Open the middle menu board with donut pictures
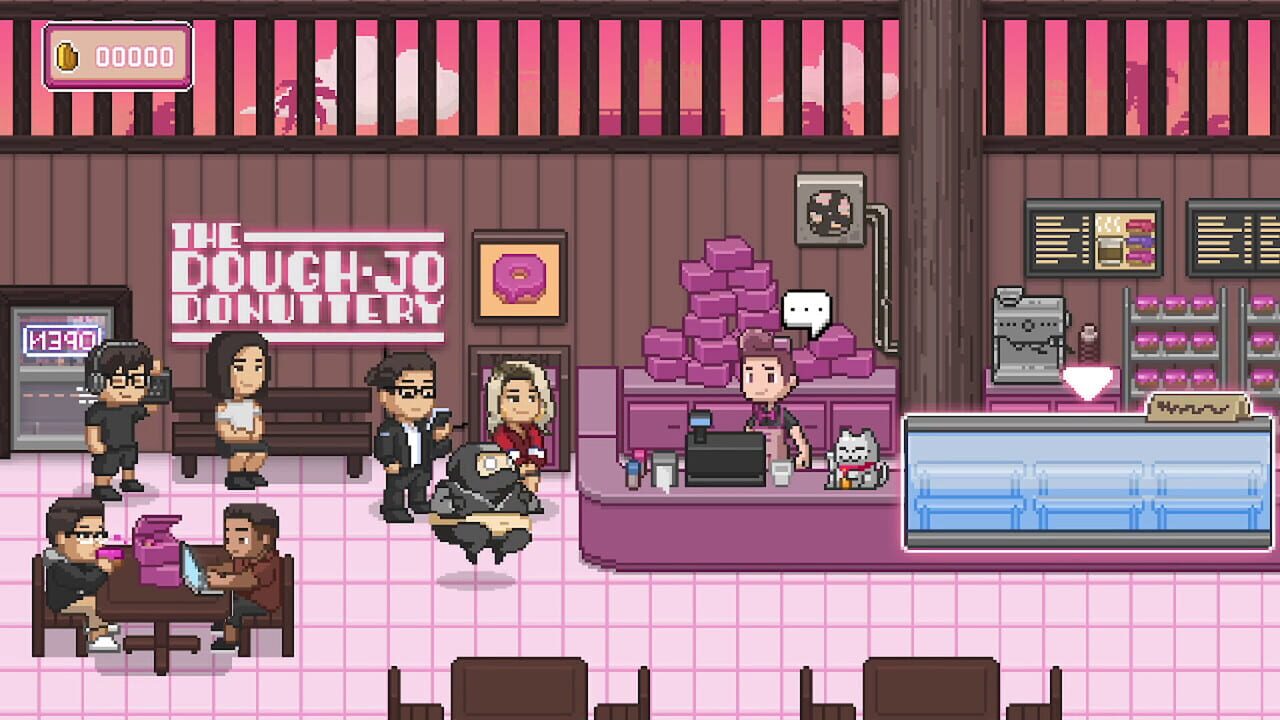This screenshot has width=1280, height=720. coord(1126,240)
